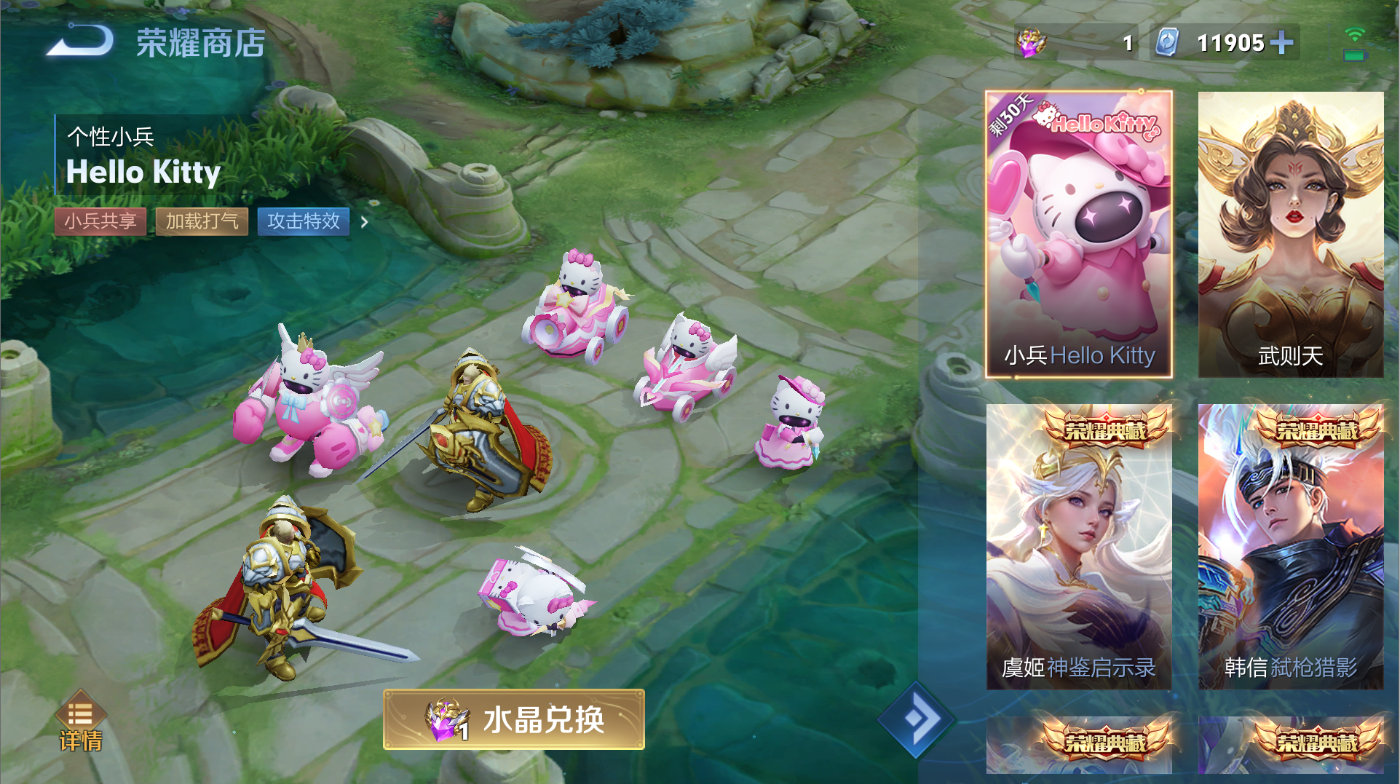
Task: Open the 虞姬 神鉴启示录 skin
Action: [x=1078, y=545]
